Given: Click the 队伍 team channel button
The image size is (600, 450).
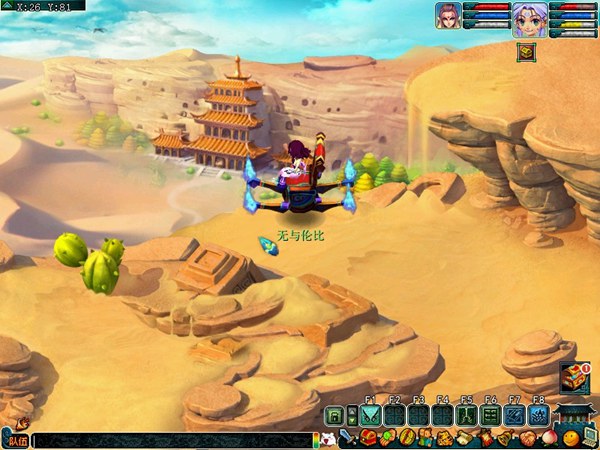Looking at the screenshot, I should click(17, 439).
